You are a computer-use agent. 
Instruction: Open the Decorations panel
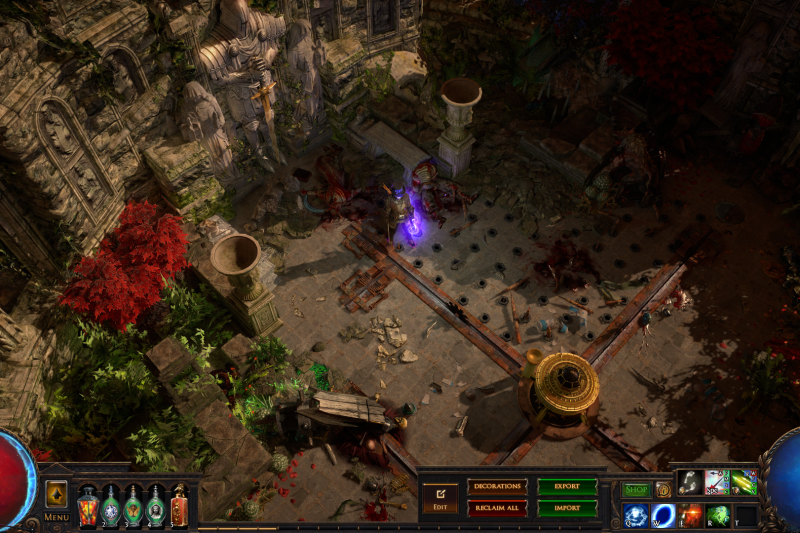pos(497,486)
